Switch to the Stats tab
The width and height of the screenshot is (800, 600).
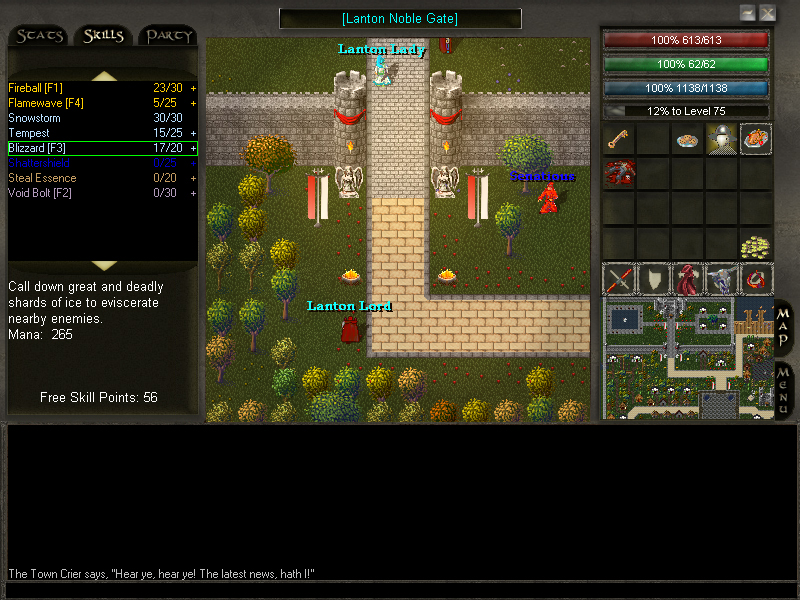[x=40, y=36]
